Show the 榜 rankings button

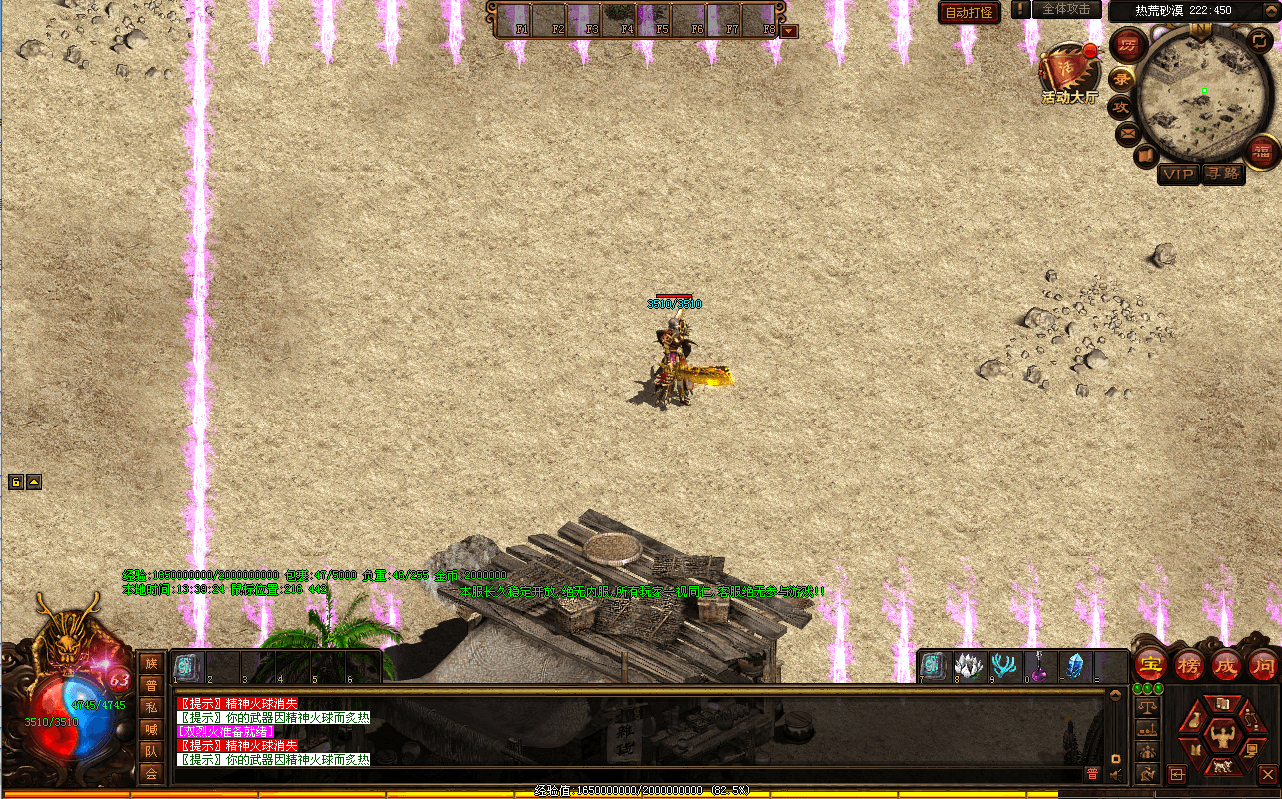pos(1188,664)
